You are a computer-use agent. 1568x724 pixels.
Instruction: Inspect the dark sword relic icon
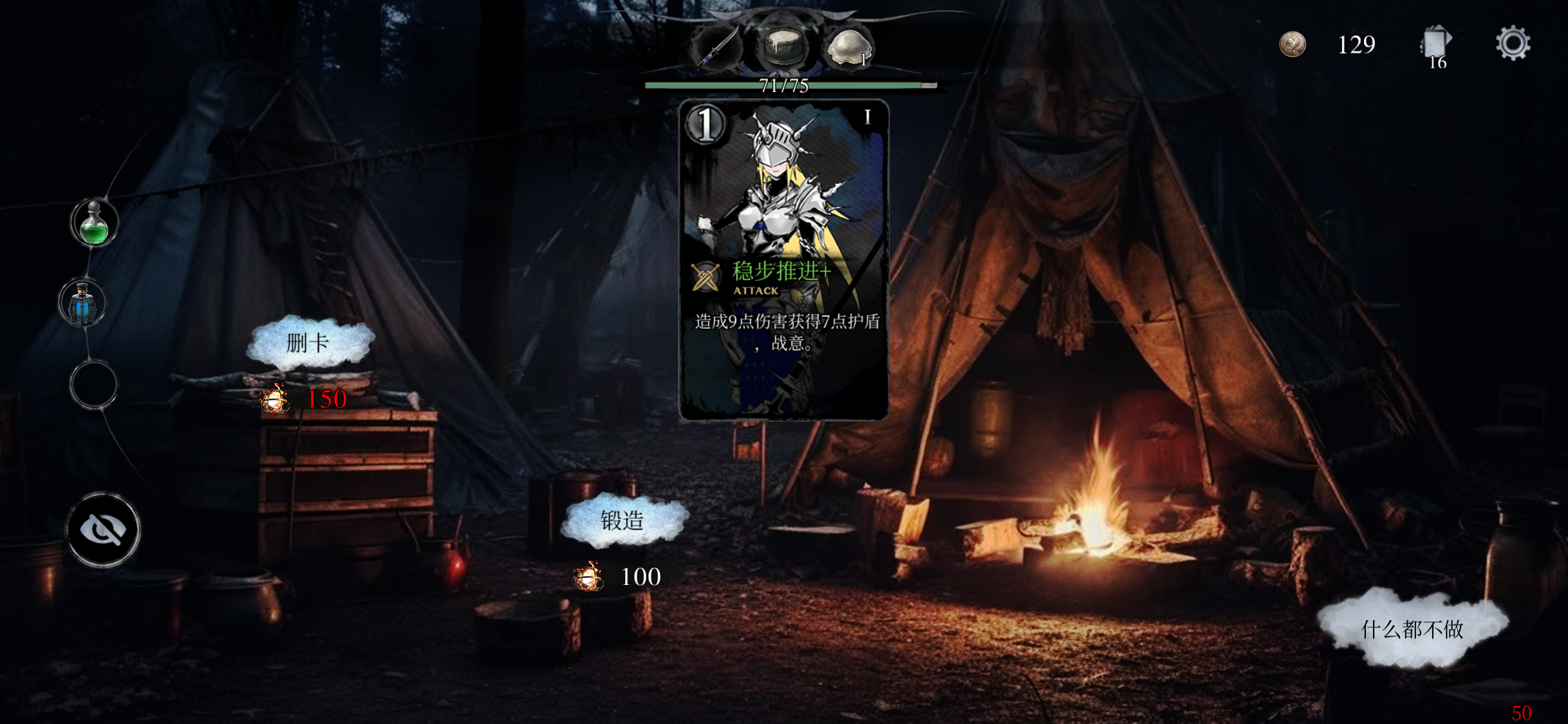(x=717, y=47)
